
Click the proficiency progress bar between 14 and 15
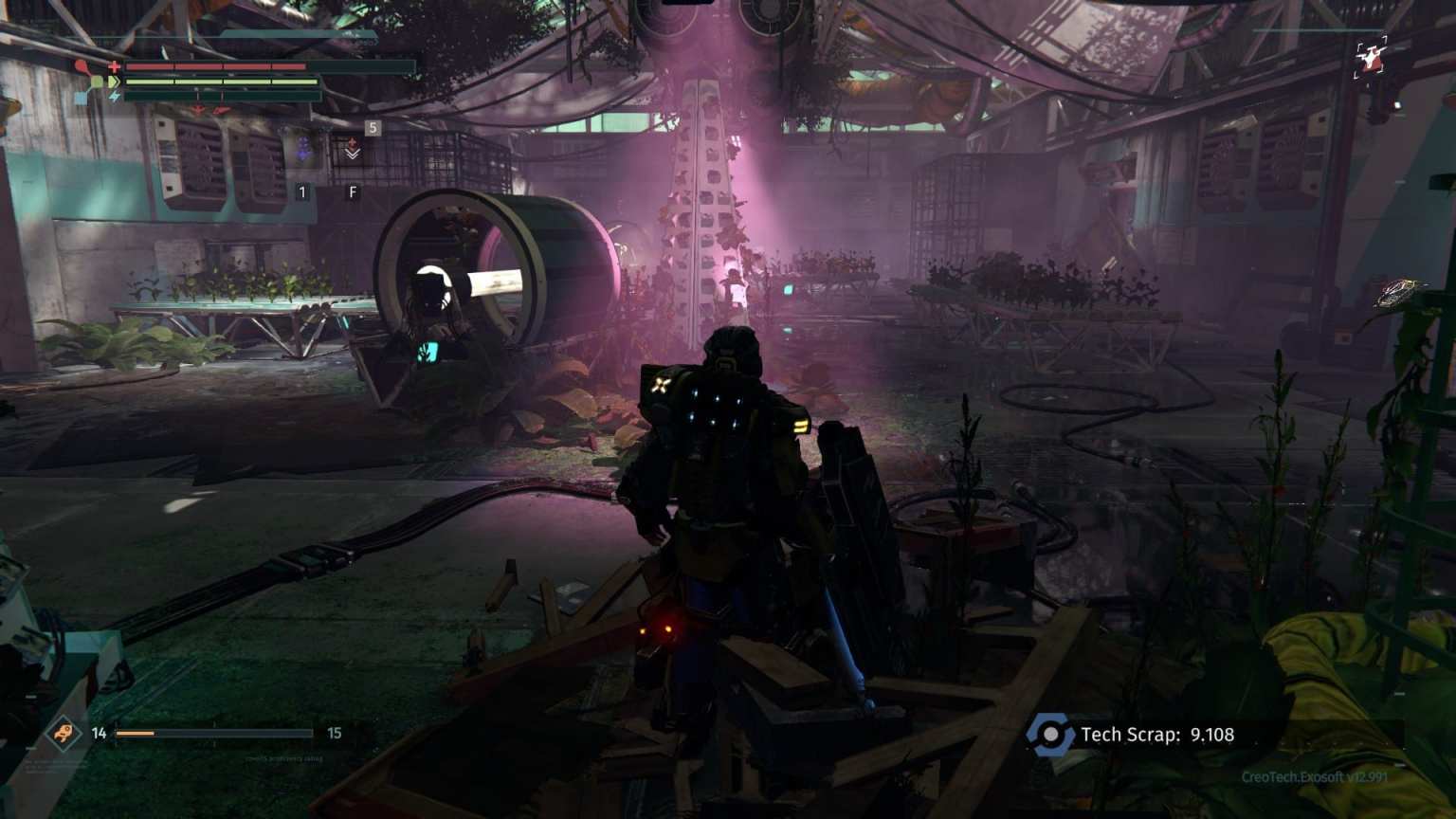click(x=213, y=733)
